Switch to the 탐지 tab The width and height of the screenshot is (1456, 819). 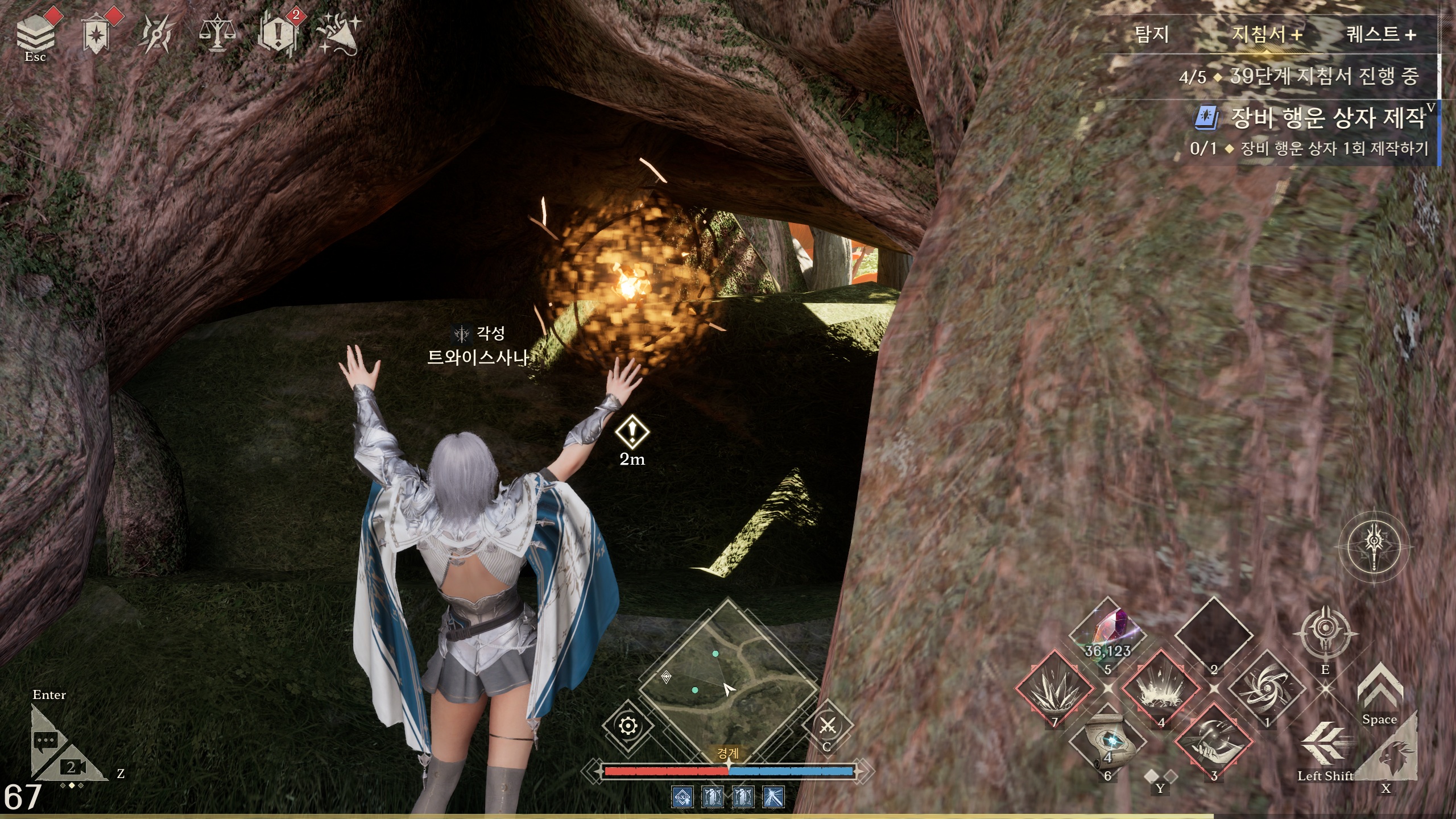[1152, 35]
